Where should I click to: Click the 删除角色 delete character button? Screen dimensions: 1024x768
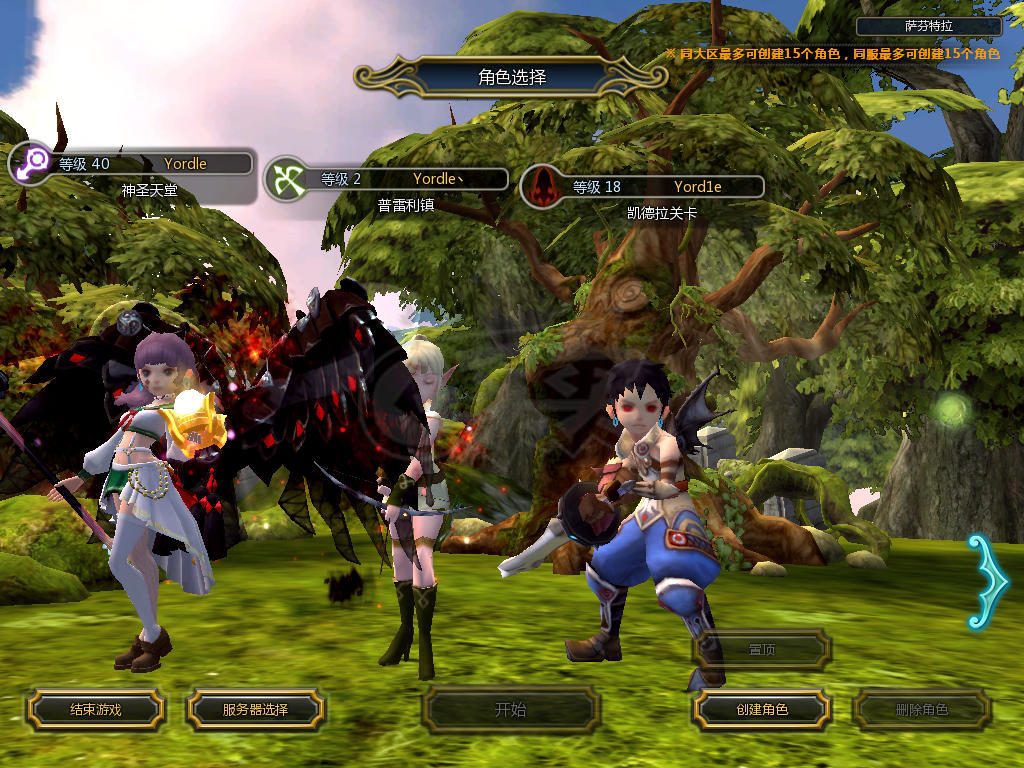click(921, 710)
